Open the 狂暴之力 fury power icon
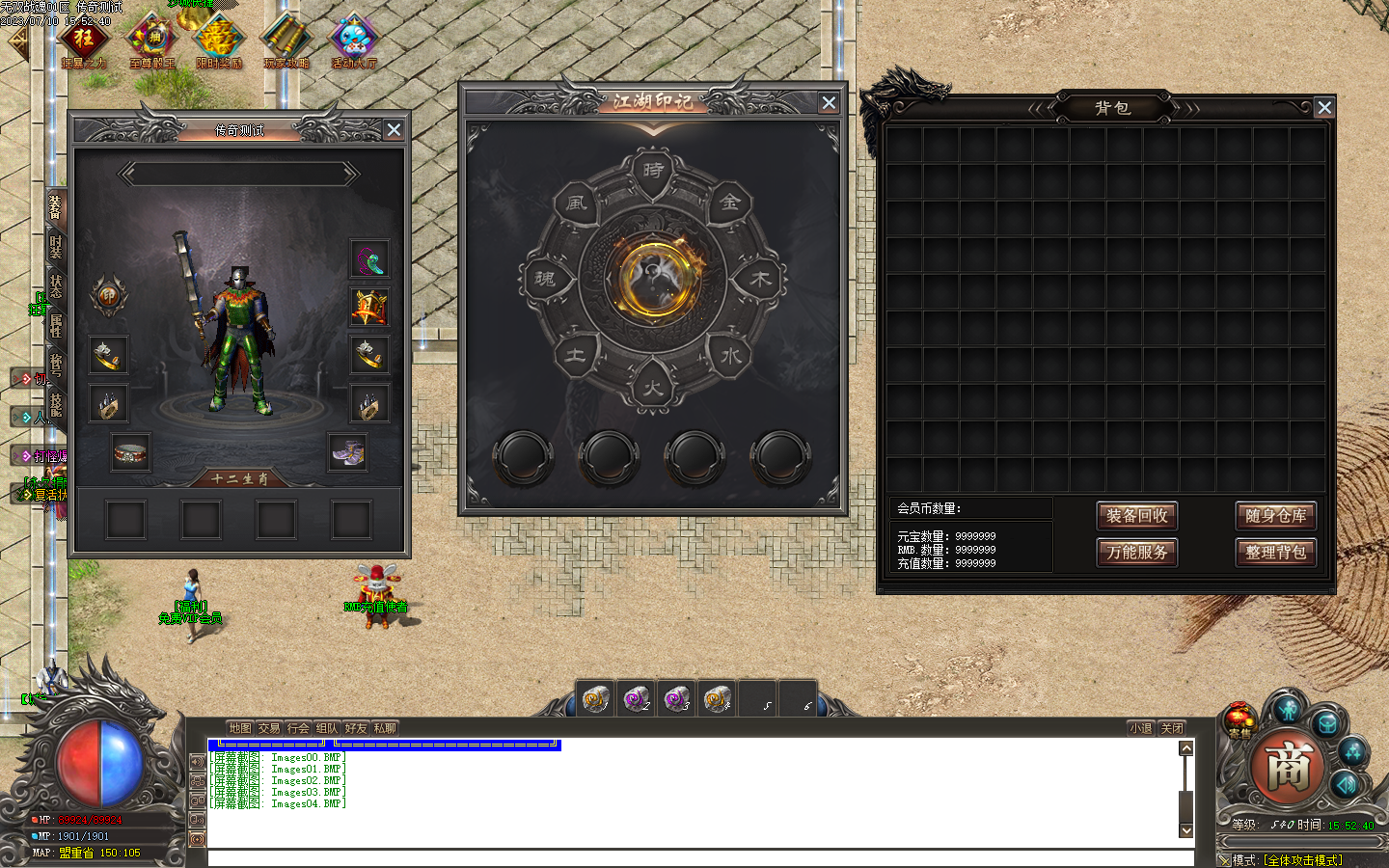 coord(85,39)
